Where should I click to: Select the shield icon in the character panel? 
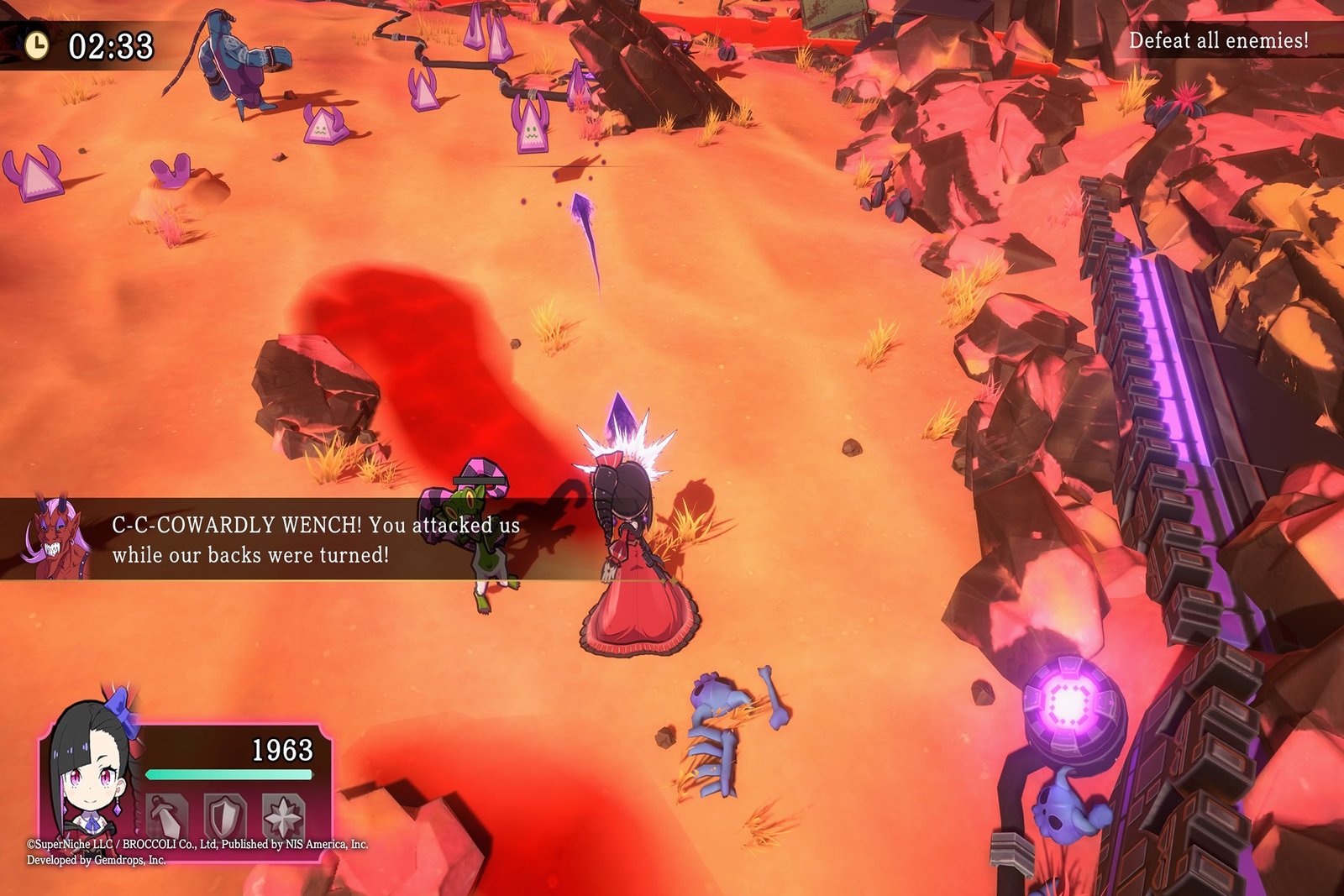225,815
